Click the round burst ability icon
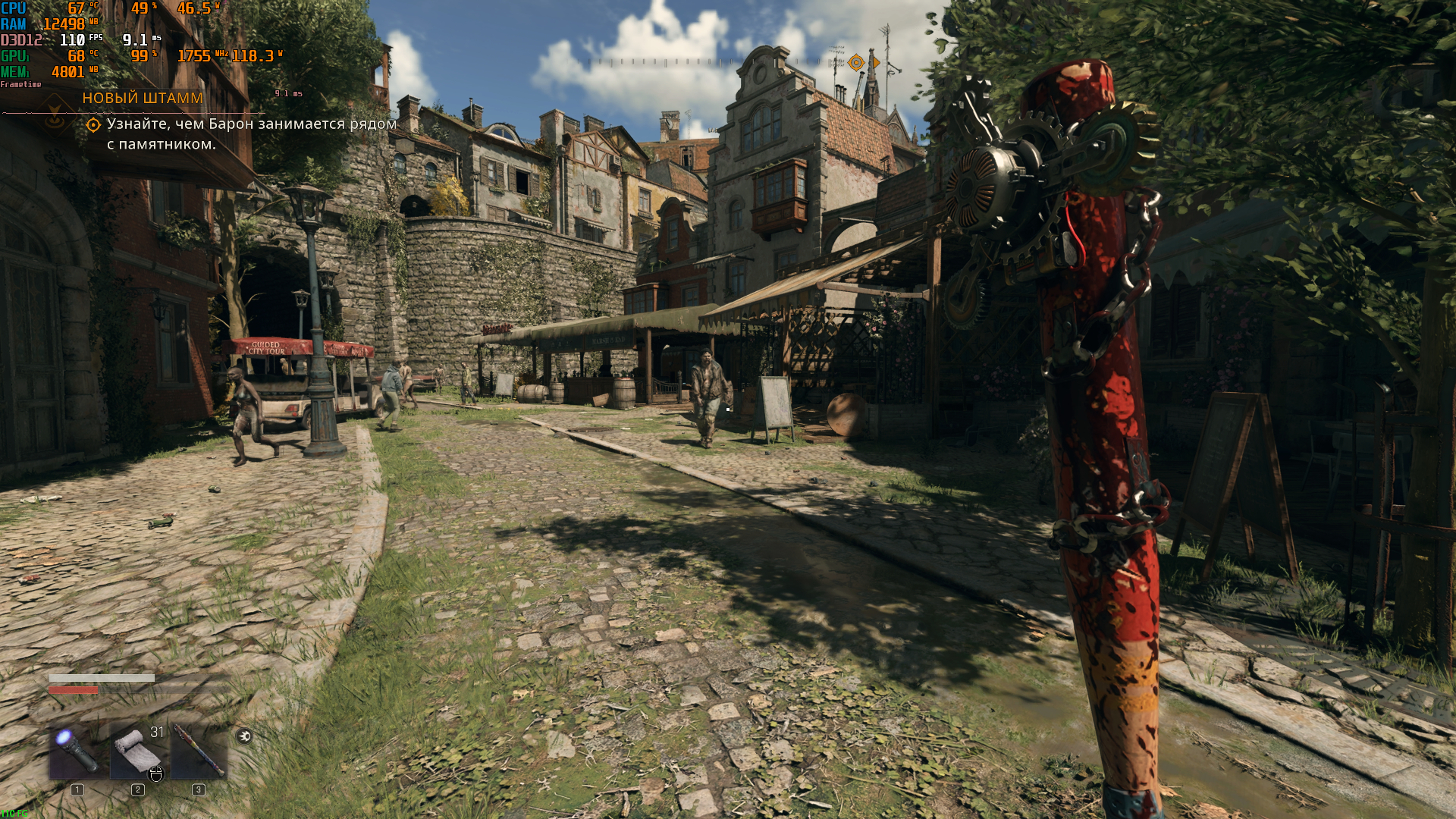Screen dimensions: 1456x819 coord(244,736)
